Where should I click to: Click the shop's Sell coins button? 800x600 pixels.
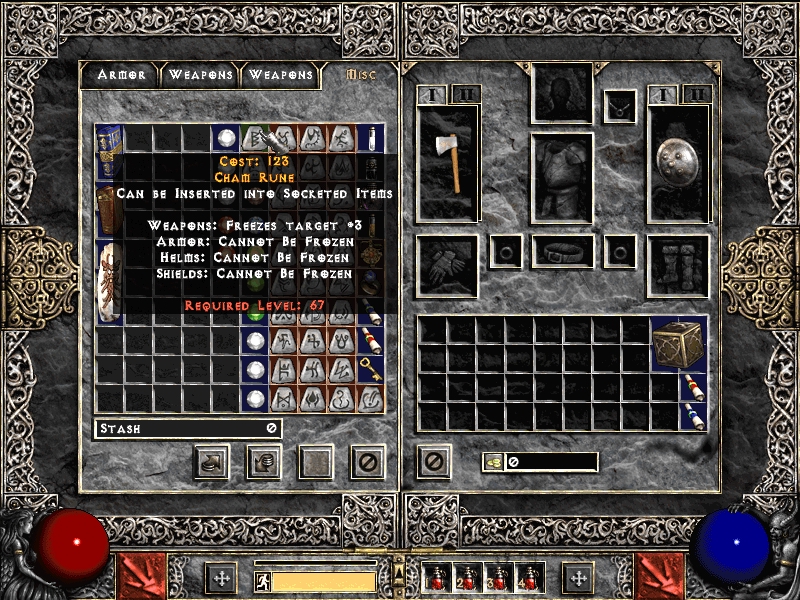pyautogui.click(x=264, y=461)
